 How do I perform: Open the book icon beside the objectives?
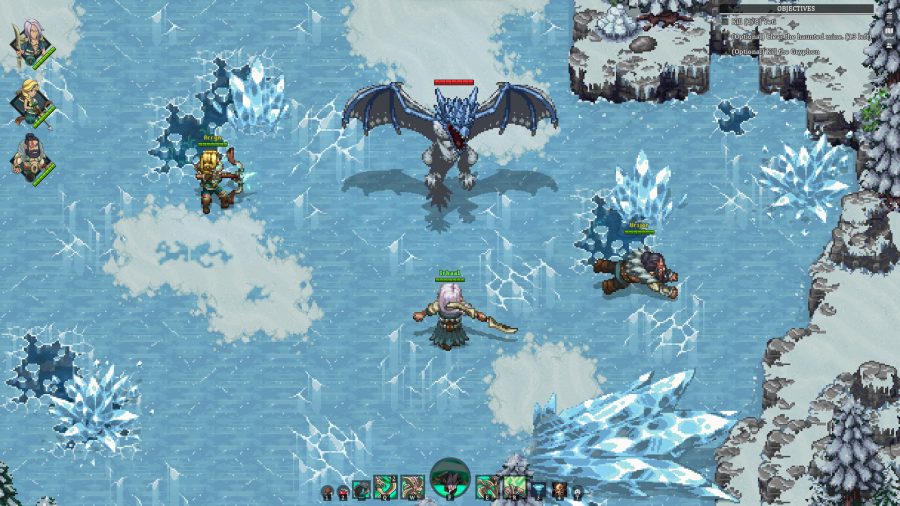coord(889,31)
